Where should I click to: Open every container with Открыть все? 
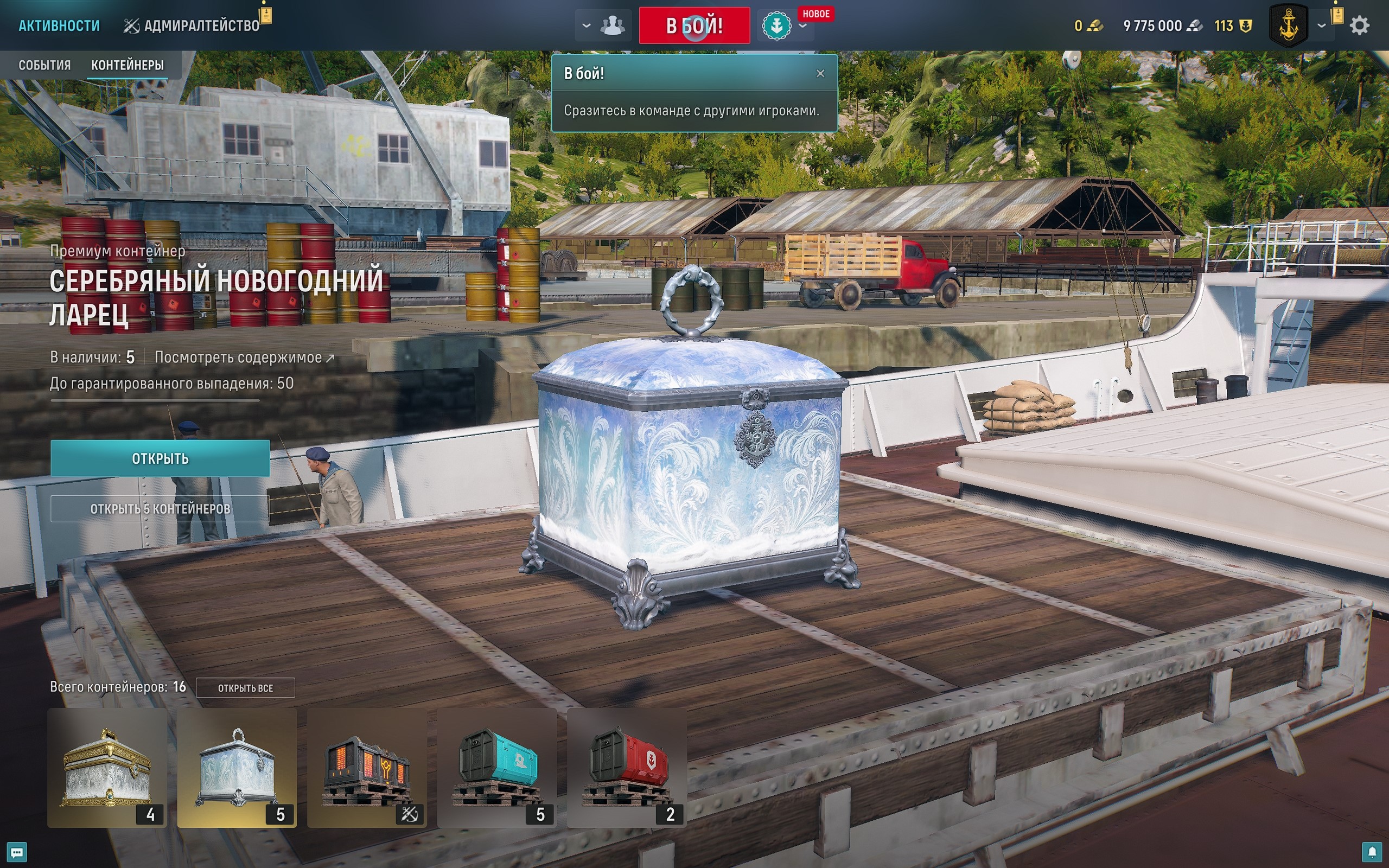click(x=245, y=688)
